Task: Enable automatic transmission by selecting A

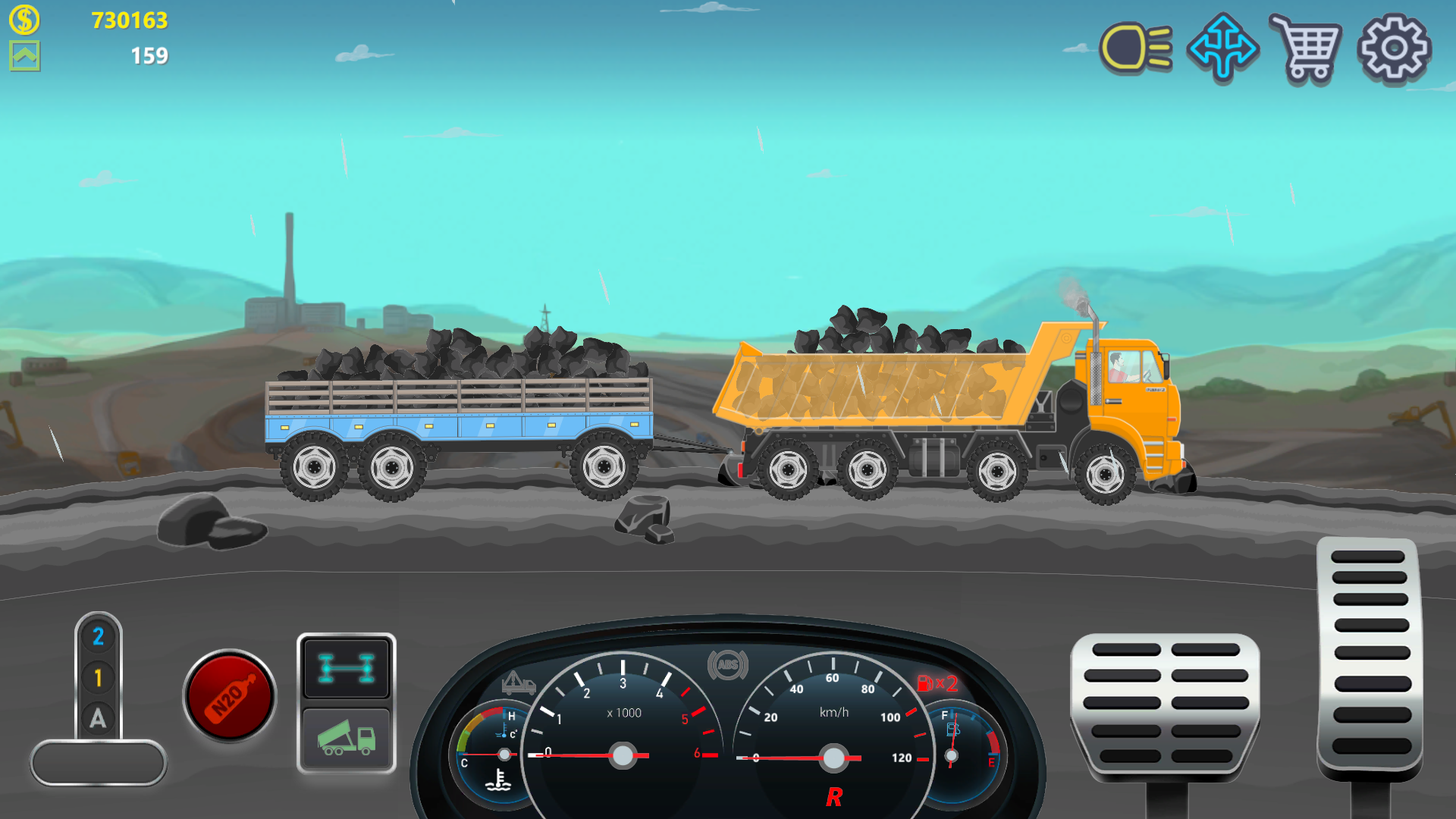Action: tap(97, 719)
